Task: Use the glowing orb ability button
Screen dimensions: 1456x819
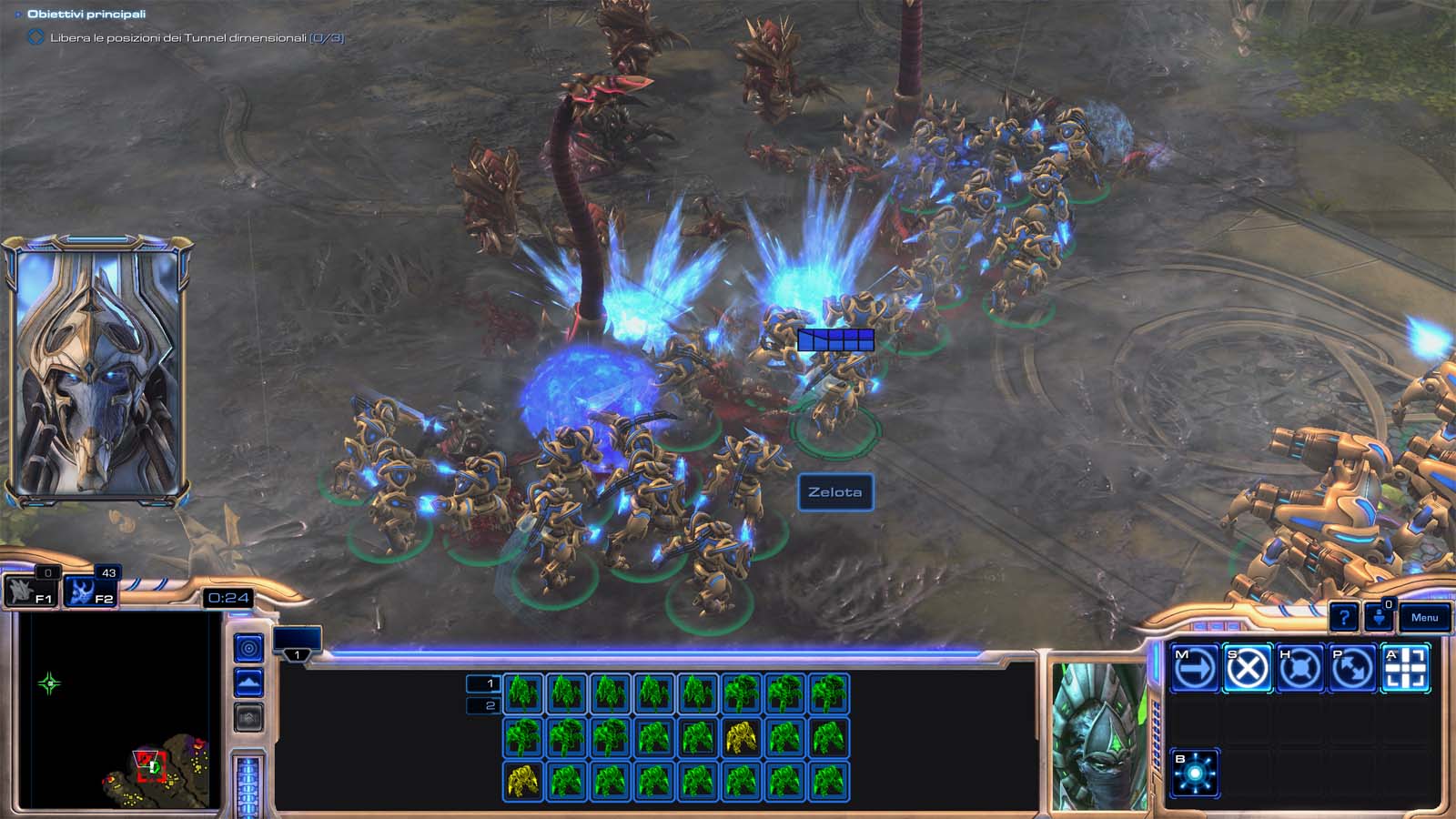Action: click(1194, 774)
